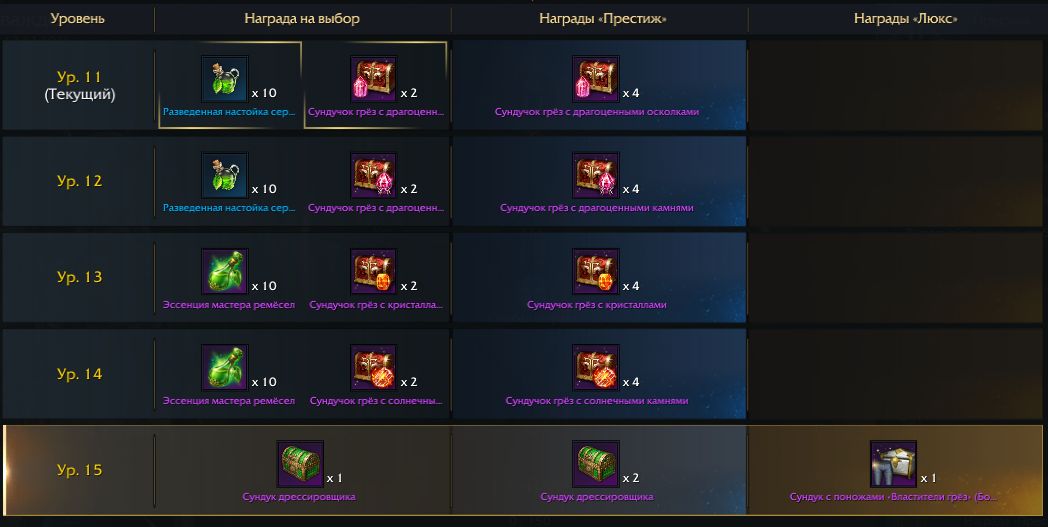This screenshot has height=527, width=1048.
Task: Pick the level 12 diluted tincture x10
Action: pyautogui.click(x=225, y=176)
